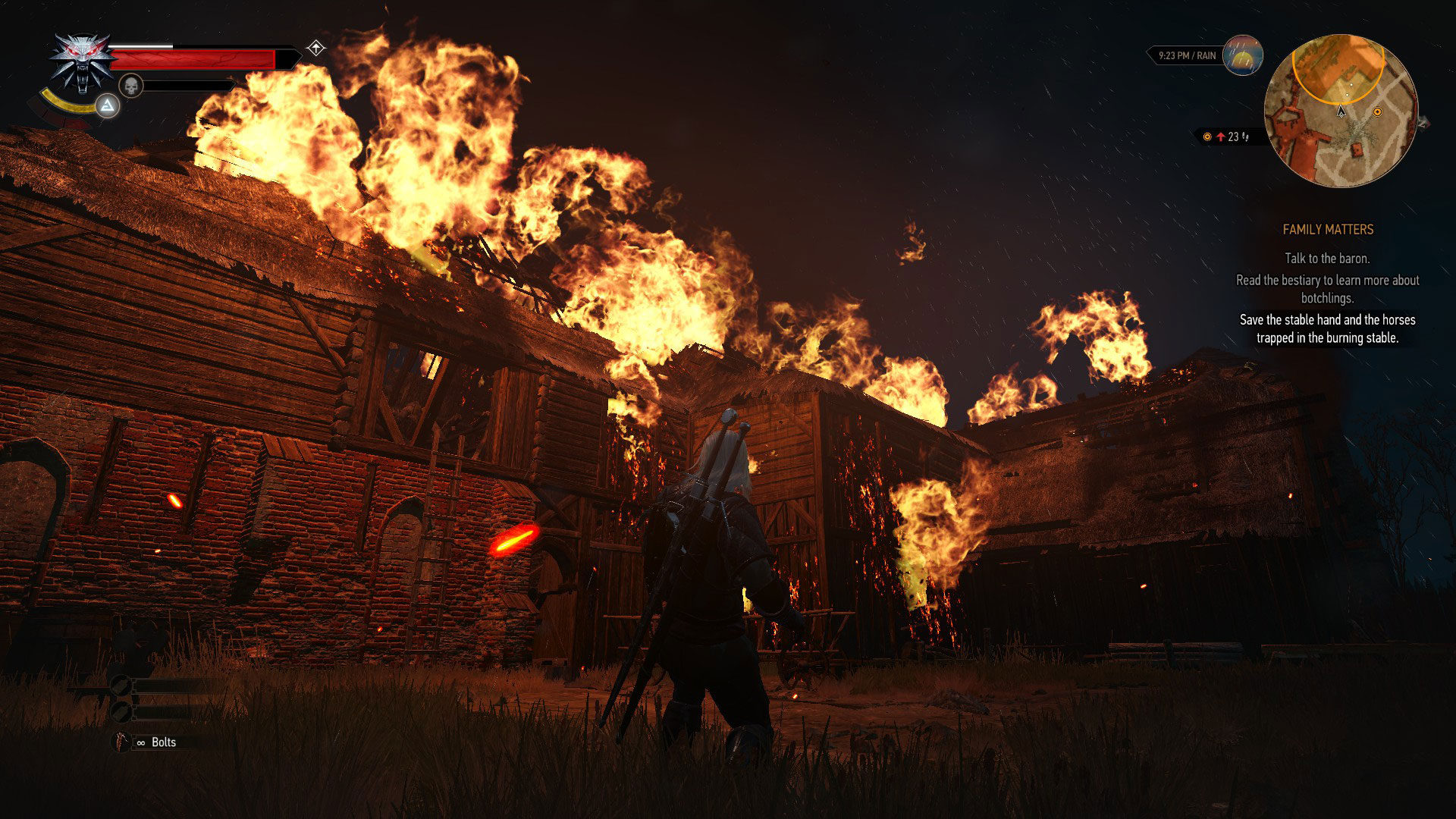Expand the time and weather banner
The image size is (1456, 819).
pos(1188,55)
